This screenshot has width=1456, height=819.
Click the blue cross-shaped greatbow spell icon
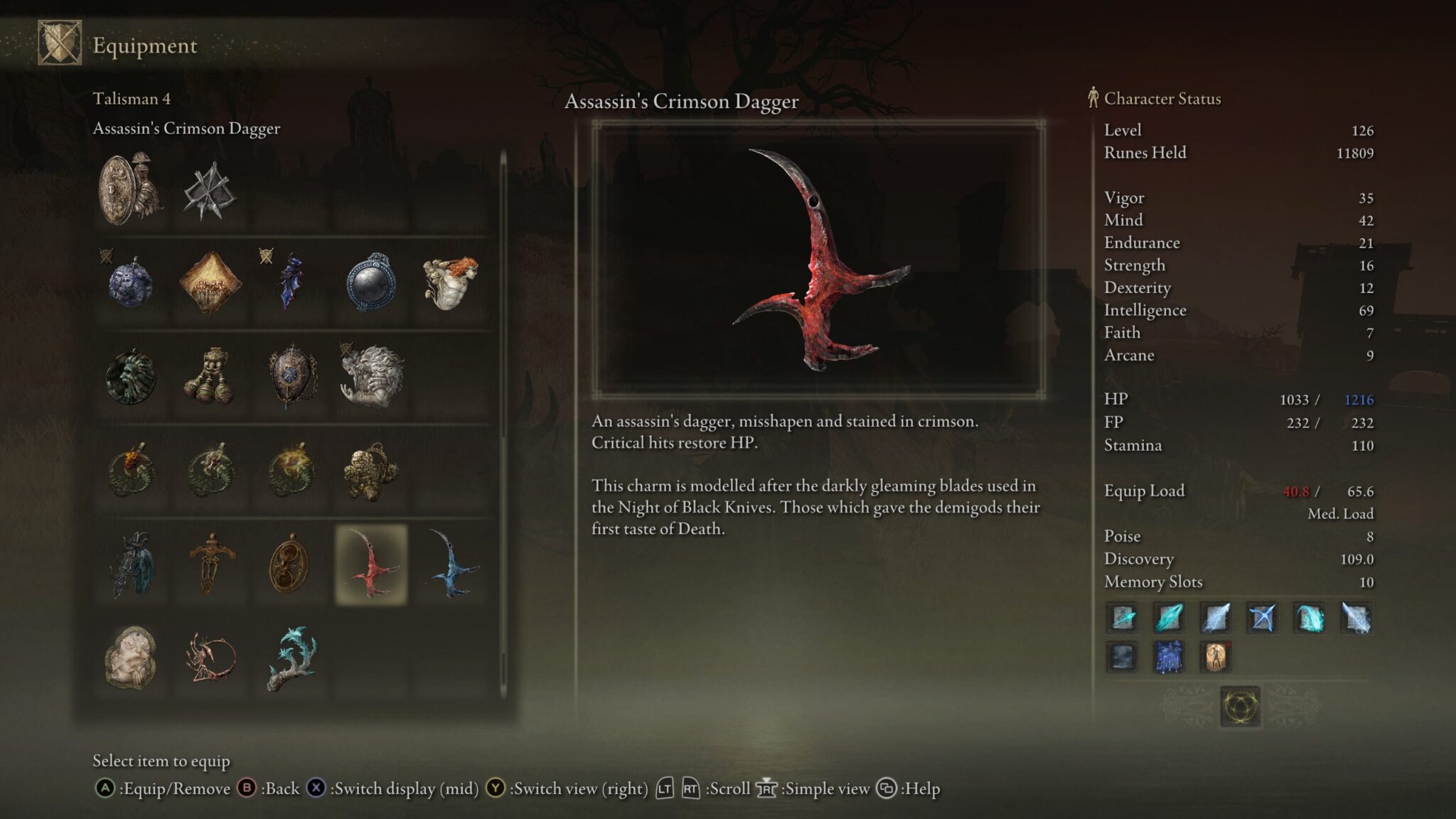[x=1262, y=618]
